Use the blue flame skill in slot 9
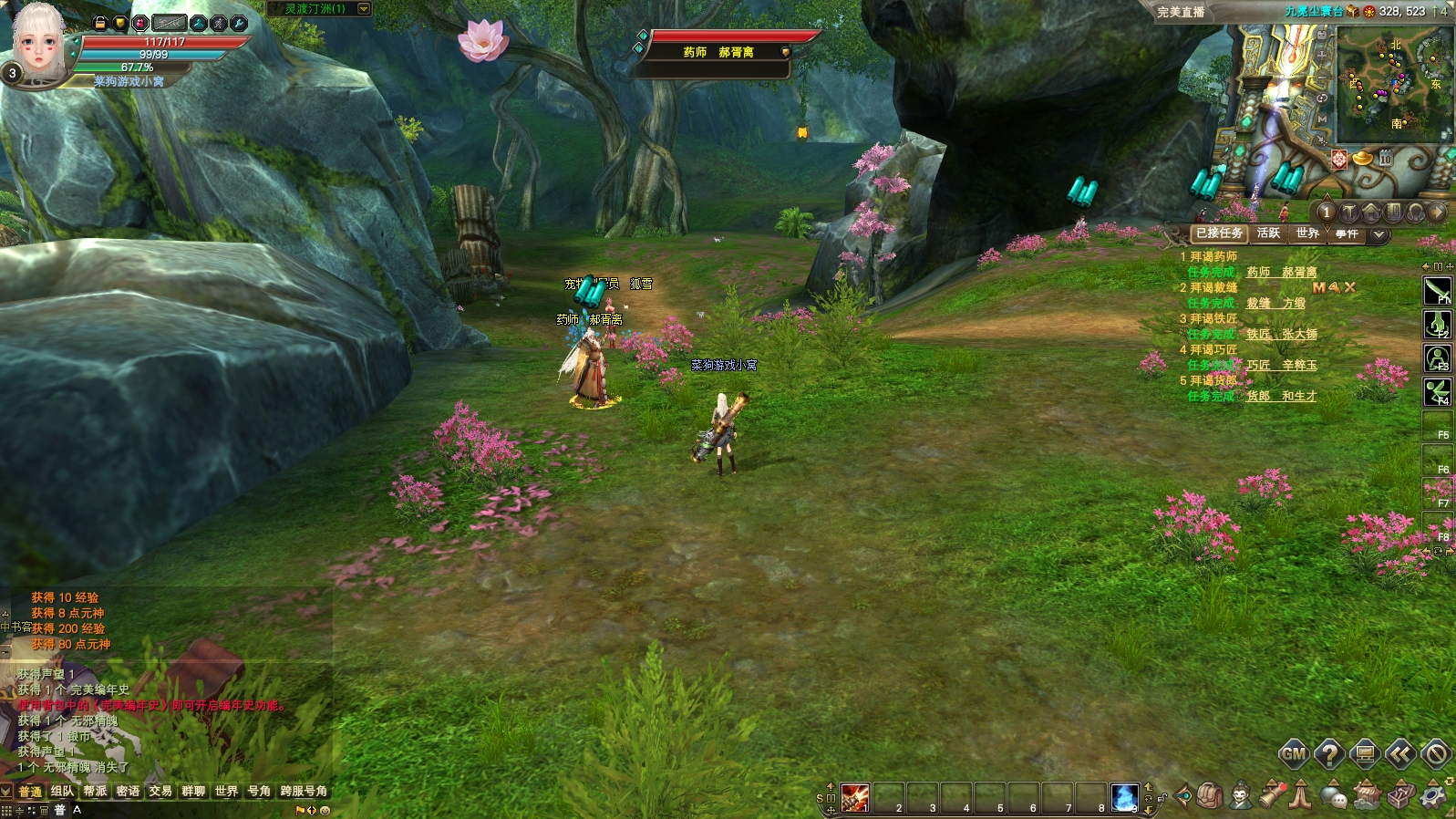This screenshot has width=1456, height=819. [x=1125, y=797]
